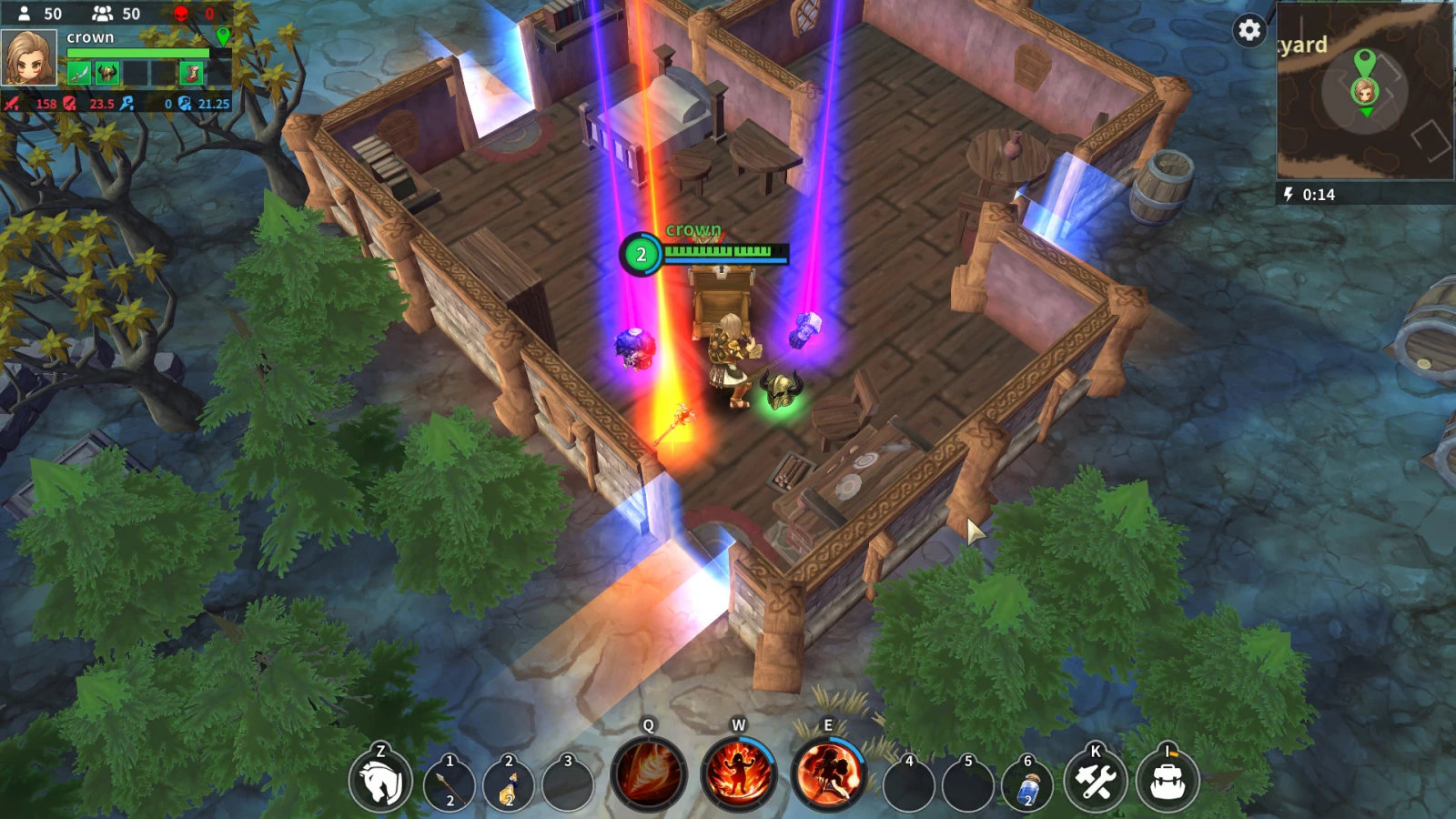This screenshot has width=1456, height=819.
Task: Trigger the fire dash E ability
Action: (x=827, y=774)
